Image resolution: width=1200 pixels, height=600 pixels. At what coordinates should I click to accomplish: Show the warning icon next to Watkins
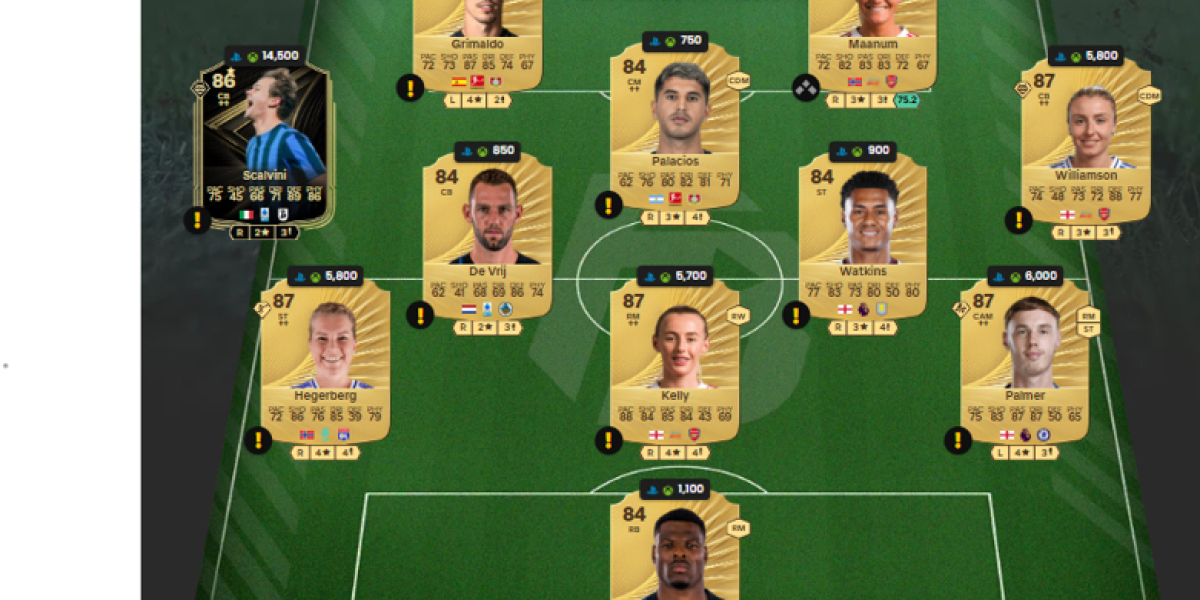(796, 315)
